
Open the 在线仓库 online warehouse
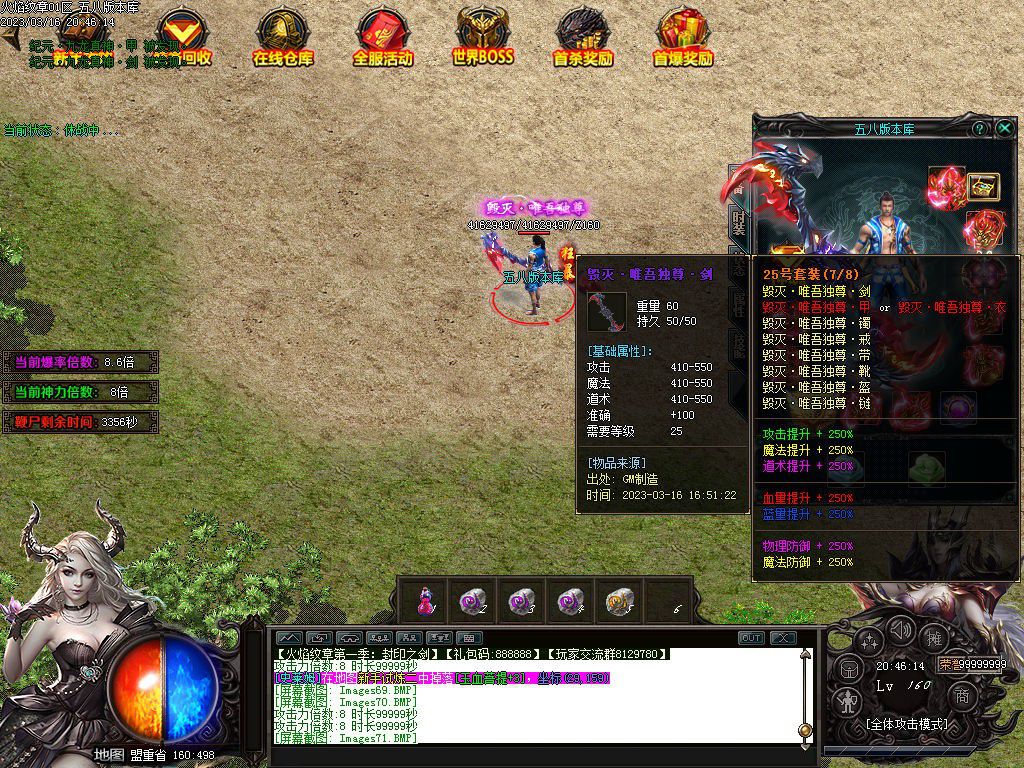[x=281, y=38]
